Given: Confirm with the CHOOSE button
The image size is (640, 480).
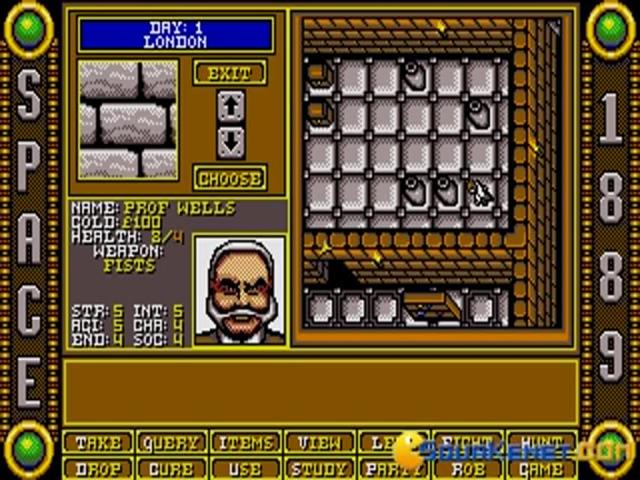Looking at the screenshot, I should click(x=230, y=178).
